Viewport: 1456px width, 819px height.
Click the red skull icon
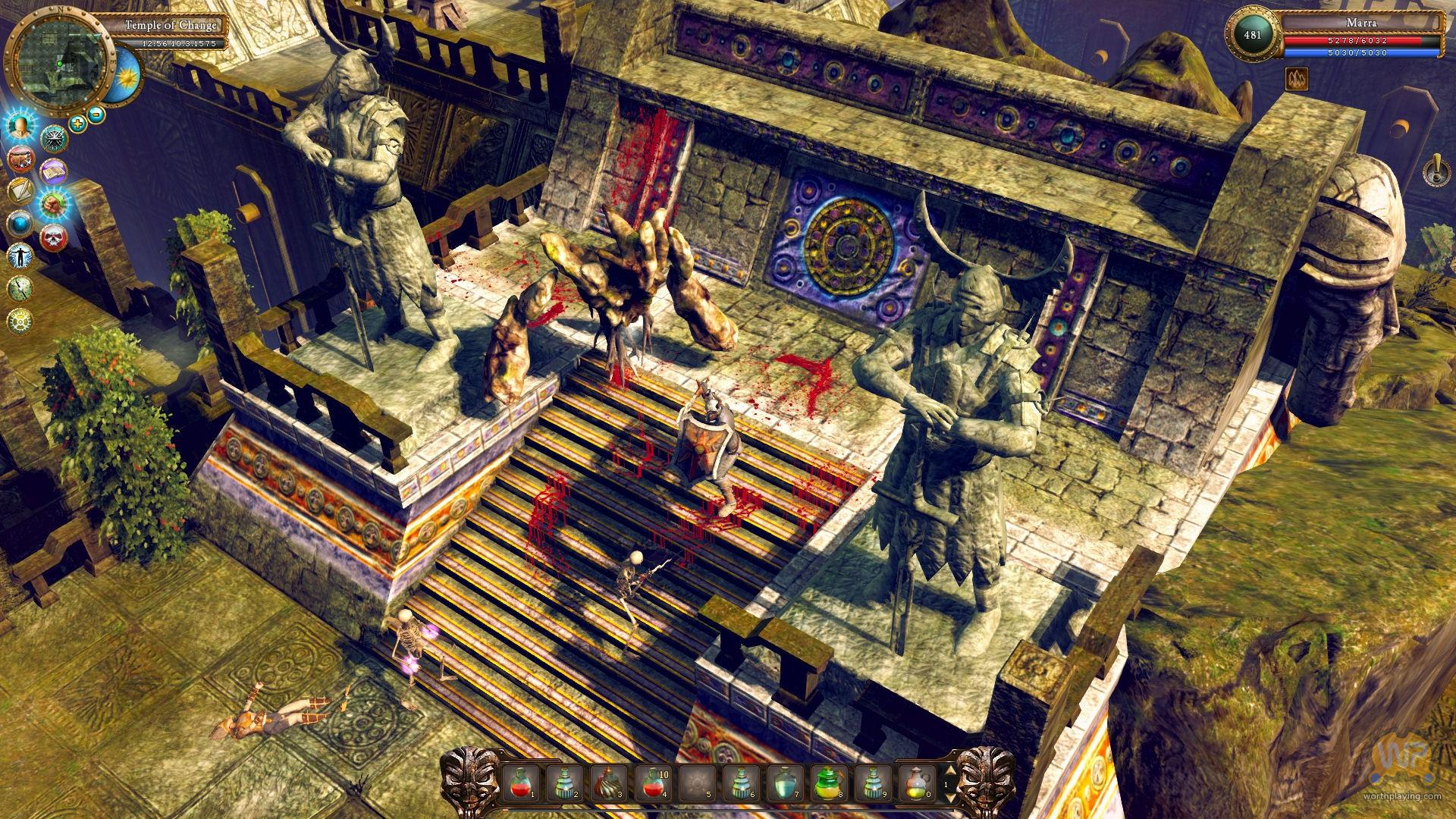pyautogui.click(x=53, y=238)
